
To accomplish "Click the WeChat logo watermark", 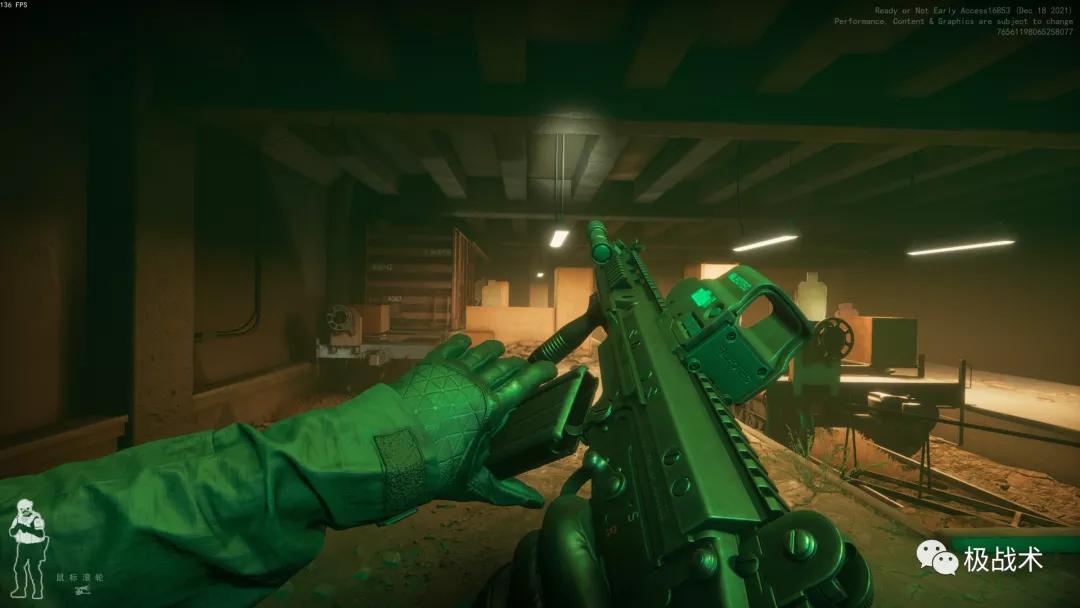I will click(938, 558).
